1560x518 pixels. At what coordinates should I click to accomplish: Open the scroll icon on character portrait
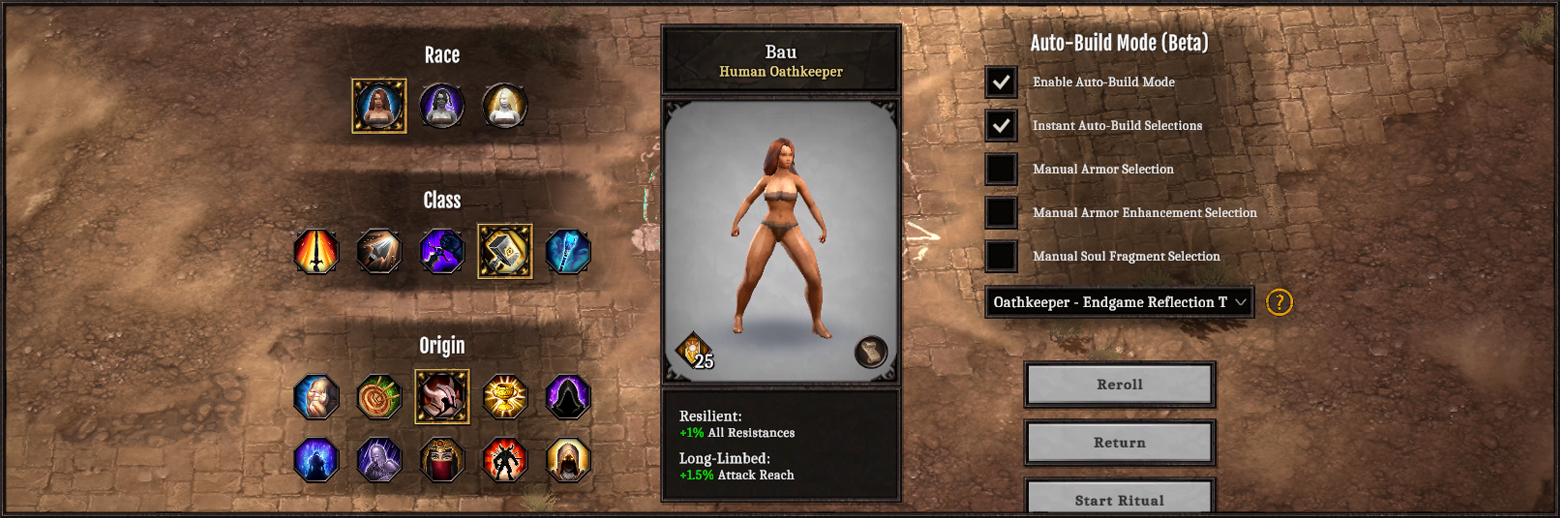871,352
